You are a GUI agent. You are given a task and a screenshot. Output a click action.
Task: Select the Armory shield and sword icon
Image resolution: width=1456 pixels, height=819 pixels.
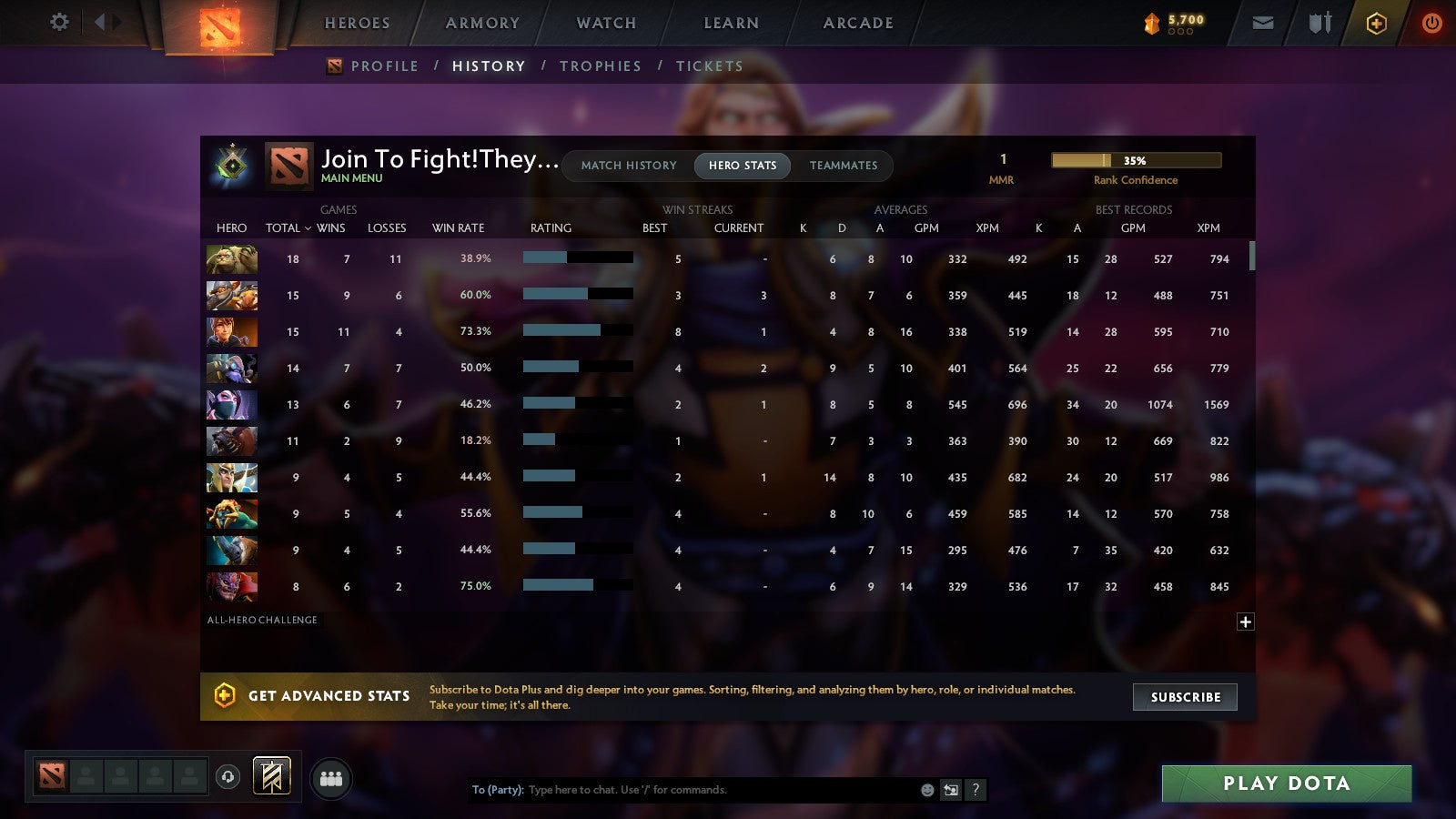pos(1319,24)
